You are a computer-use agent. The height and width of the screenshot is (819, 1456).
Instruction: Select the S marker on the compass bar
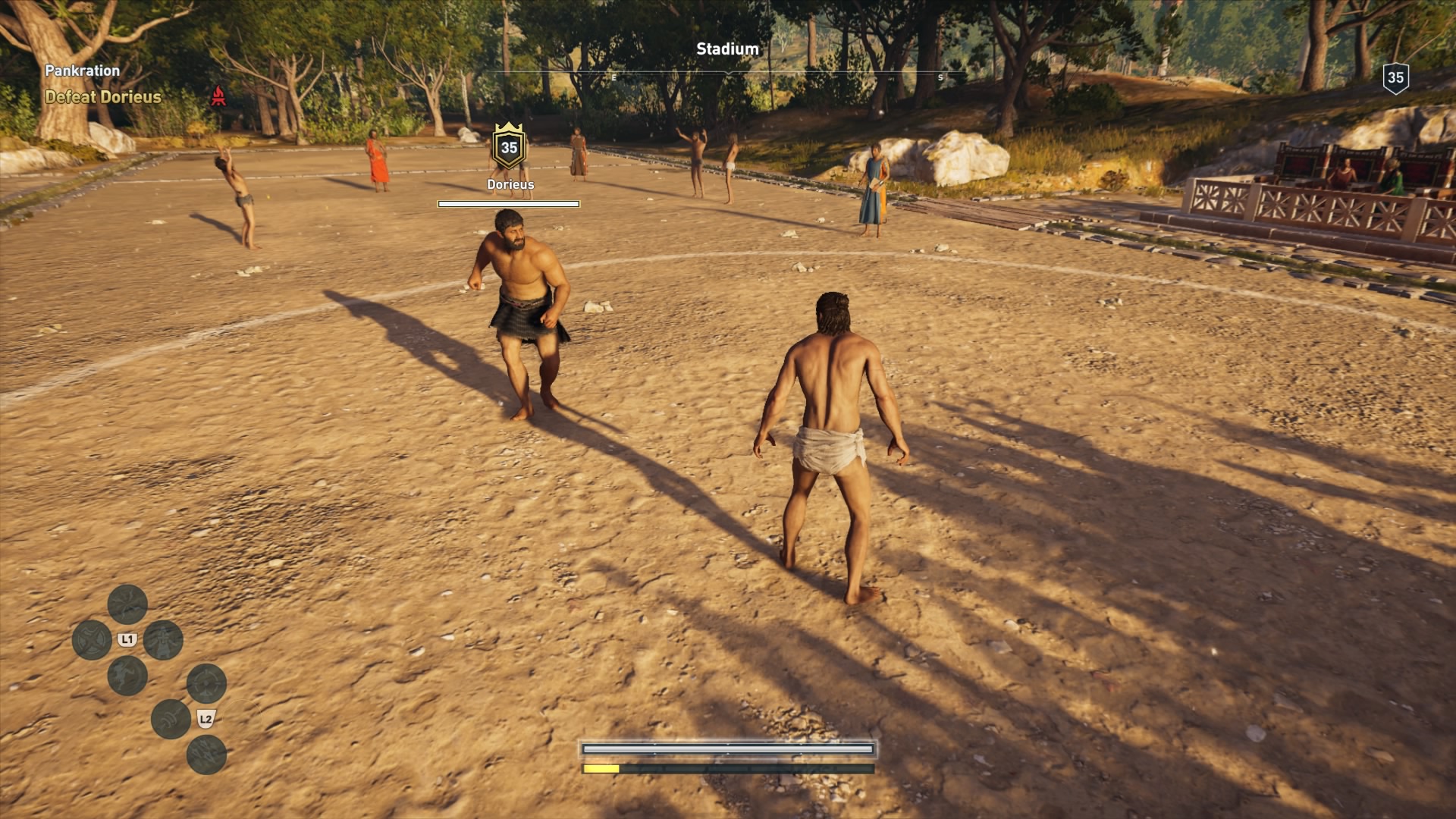940,77
